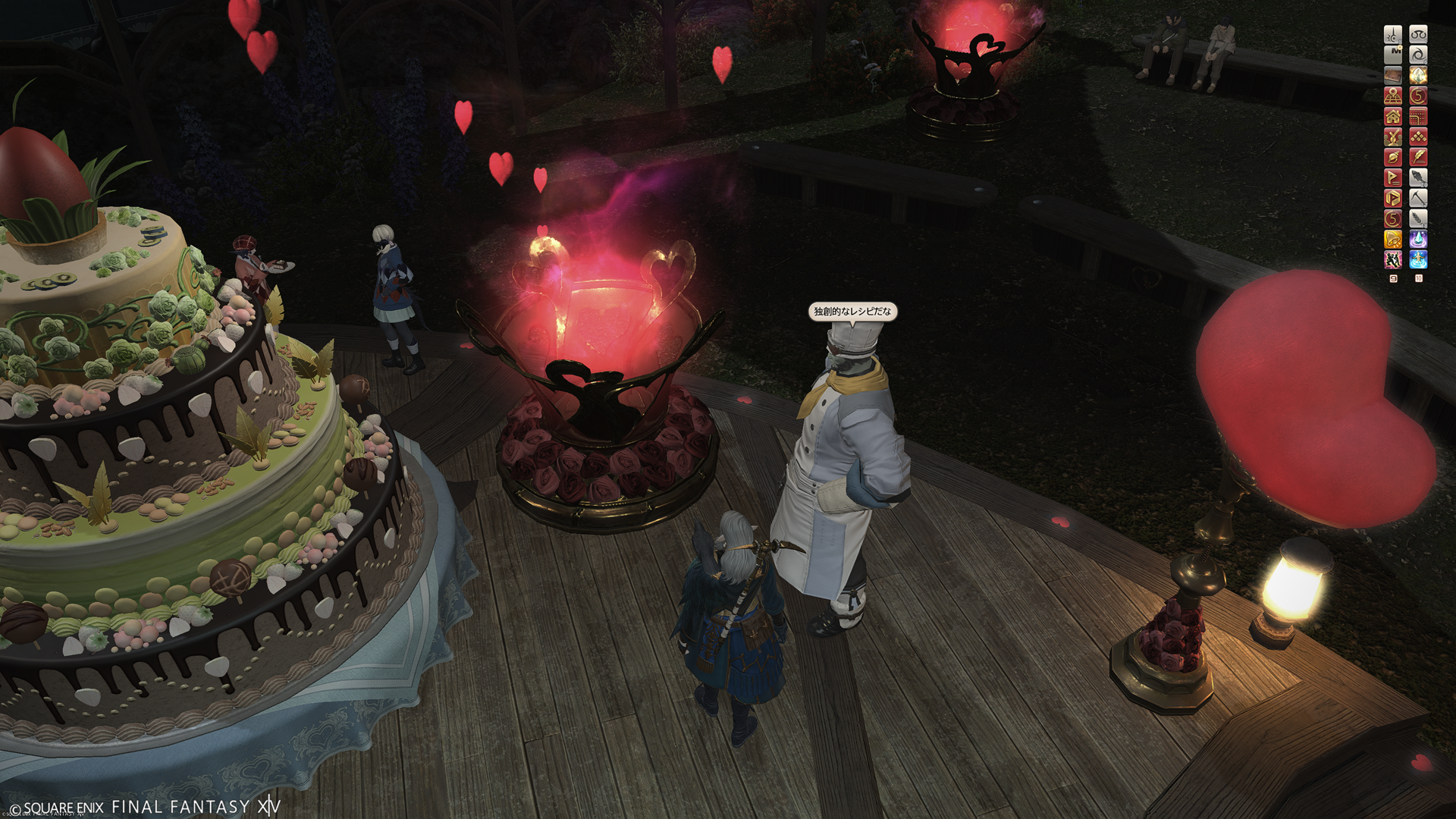Equip the swirl gear set icon
Viewport: 1456px width, 819px height.
[1418, 55]
